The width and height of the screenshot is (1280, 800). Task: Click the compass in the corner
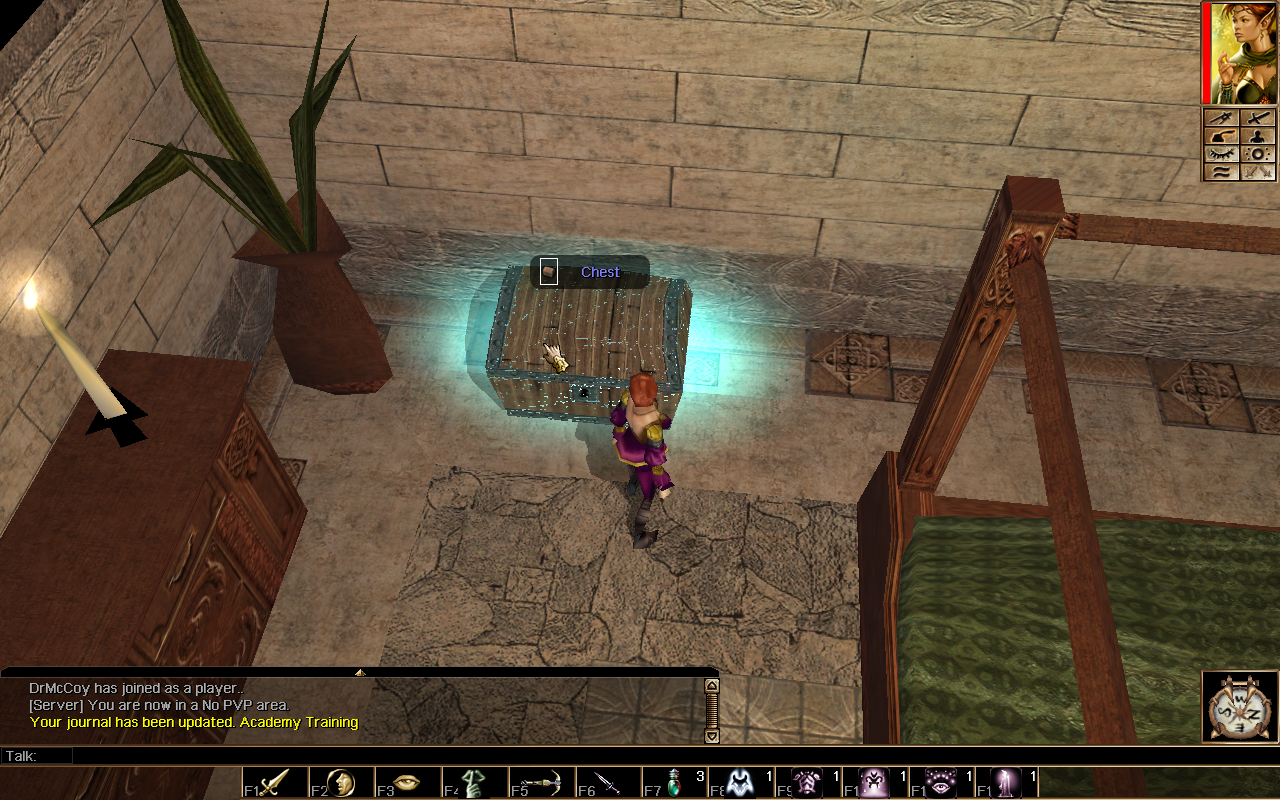point(1240,707)
